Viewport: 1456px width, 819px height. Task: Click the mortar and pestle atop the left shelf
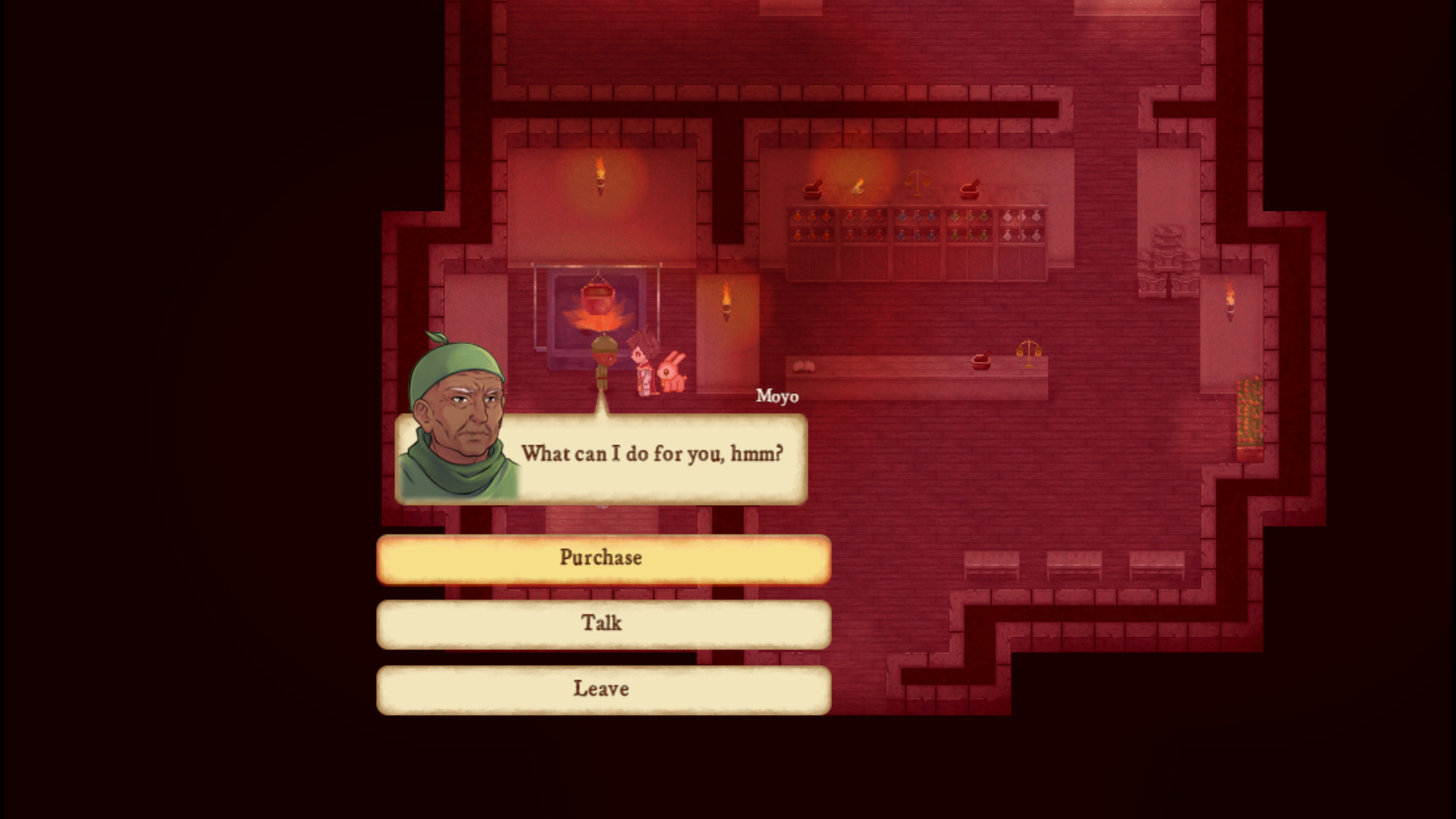[x=813, y=191]
